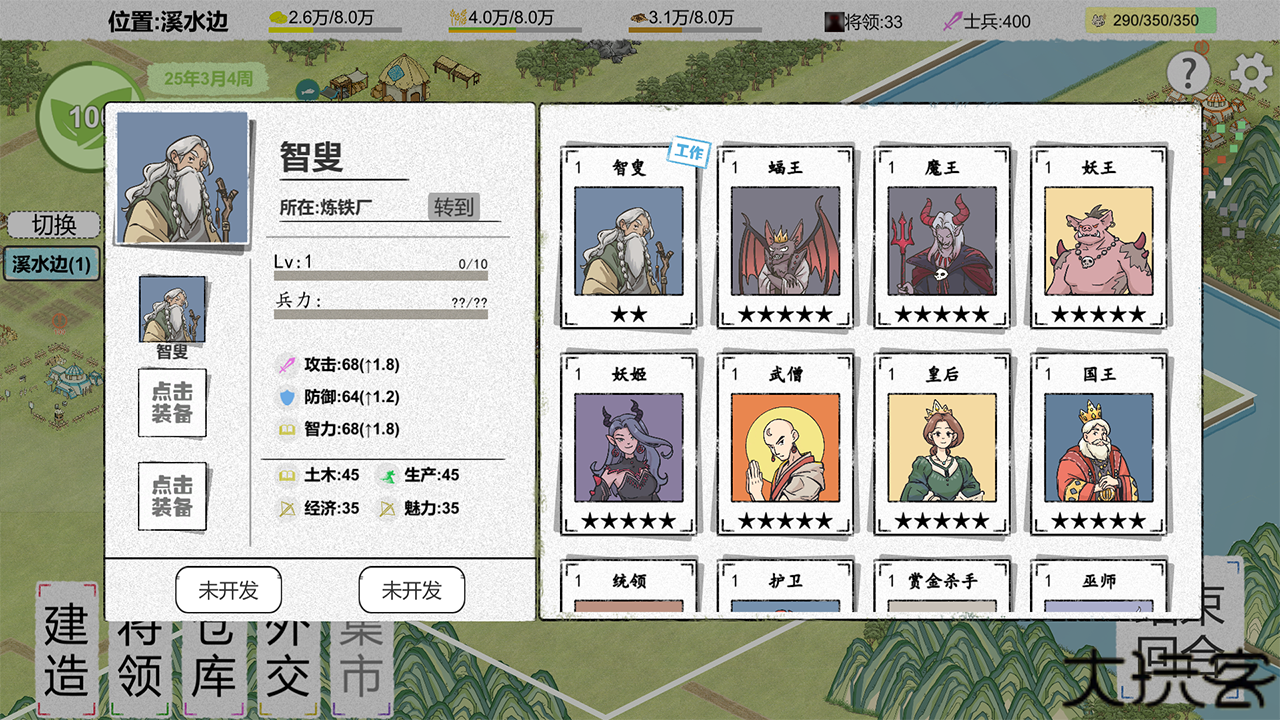Click the 转到 button next to 炼铁厂
This screenshot has height=720, width=1280.
click(455, 208)
